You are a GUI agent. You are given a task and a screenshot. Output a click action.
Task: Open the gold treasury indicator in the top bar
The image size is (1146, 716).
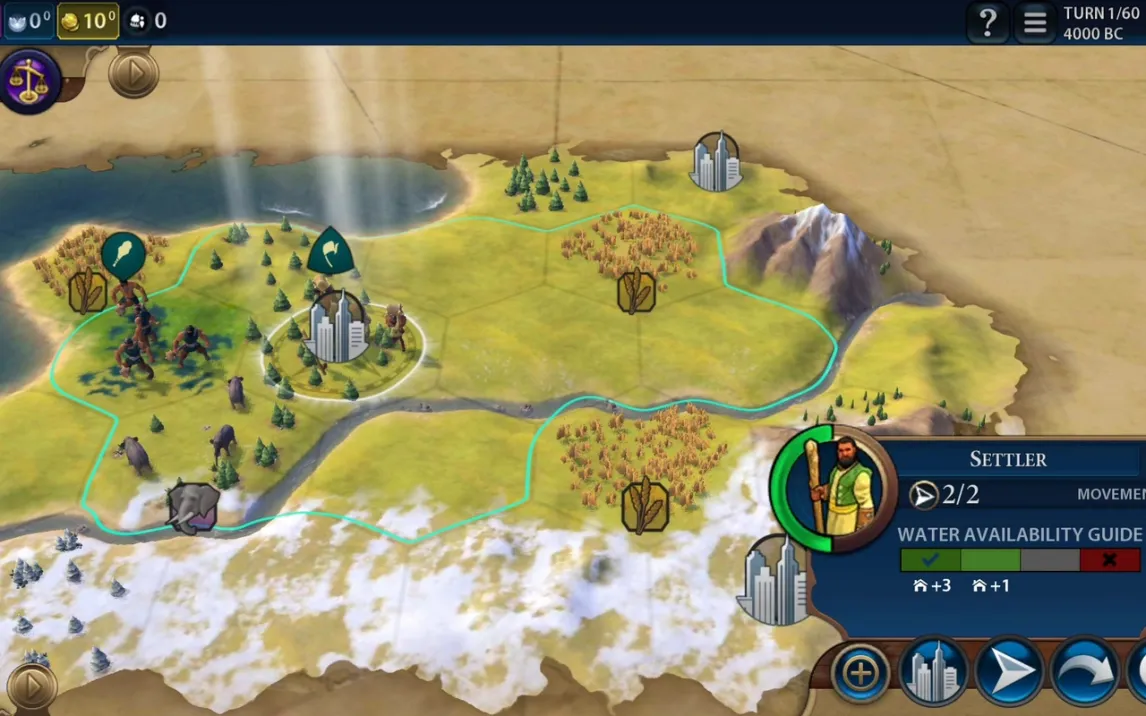click(x=87, y=21)
